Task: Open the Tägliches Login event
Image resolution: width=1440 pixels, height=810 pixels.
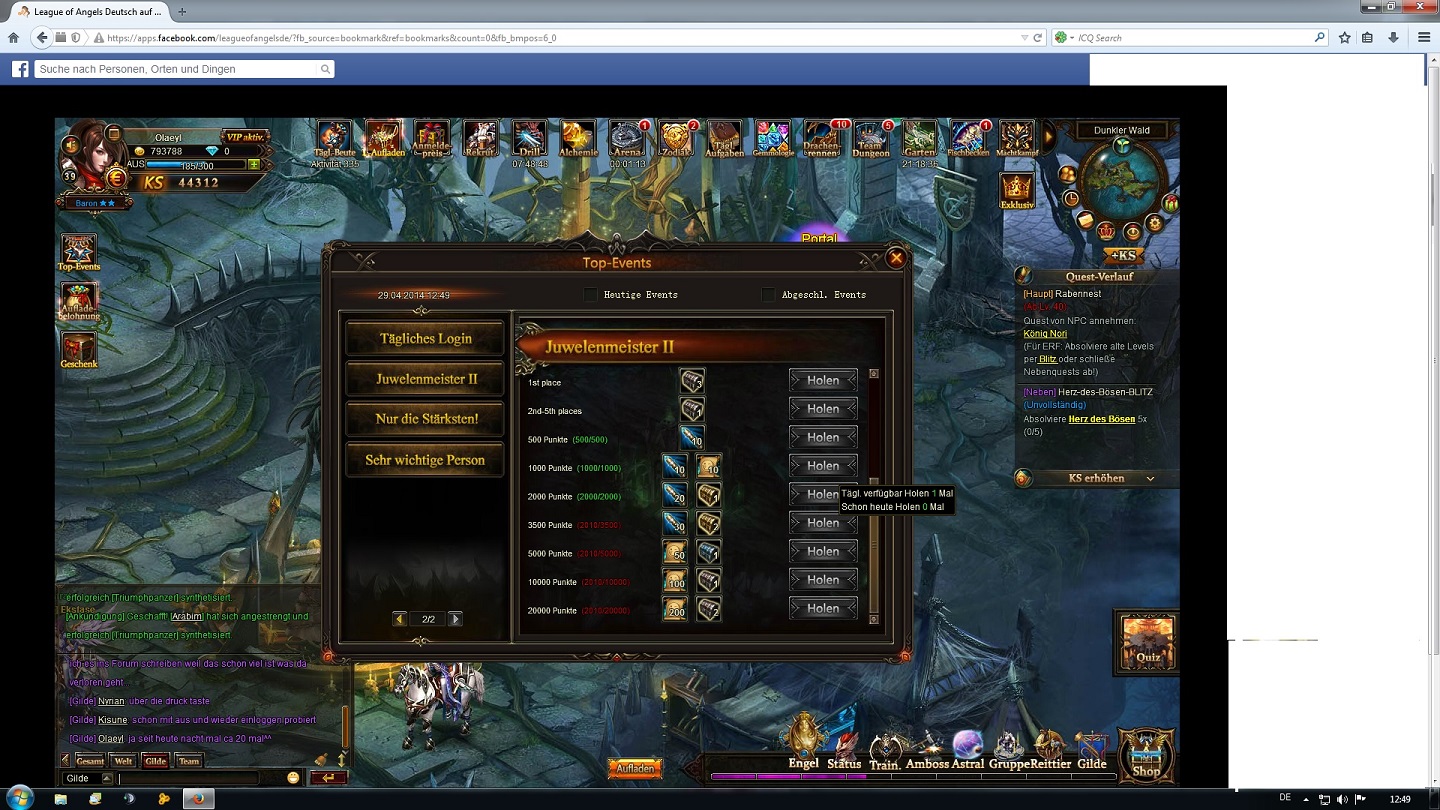Action: coord(425,338)
